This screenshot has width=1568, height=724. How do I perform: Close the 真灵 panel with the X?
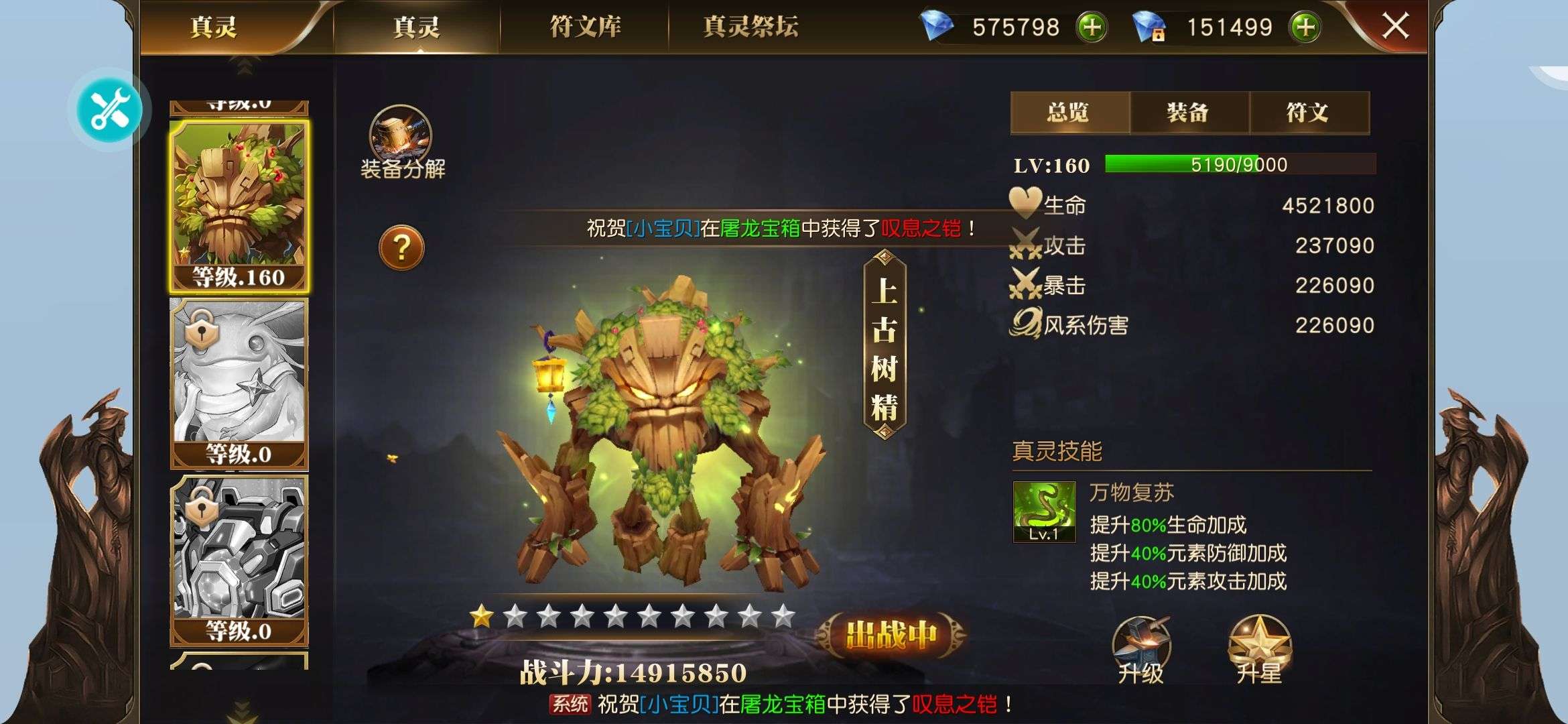point(1395,27)
